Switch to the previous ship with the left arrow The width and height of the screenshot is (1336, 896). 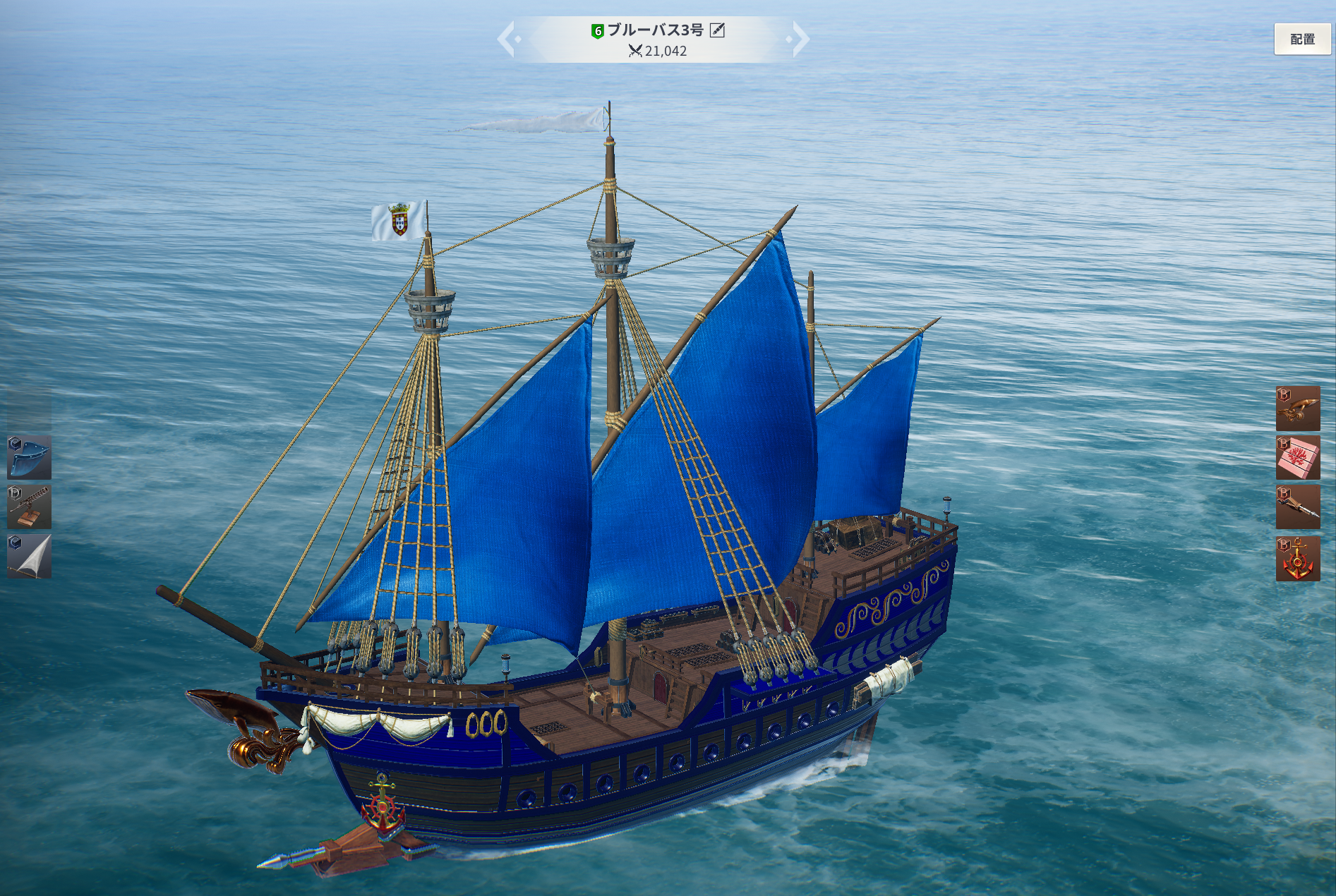[507, 40]
